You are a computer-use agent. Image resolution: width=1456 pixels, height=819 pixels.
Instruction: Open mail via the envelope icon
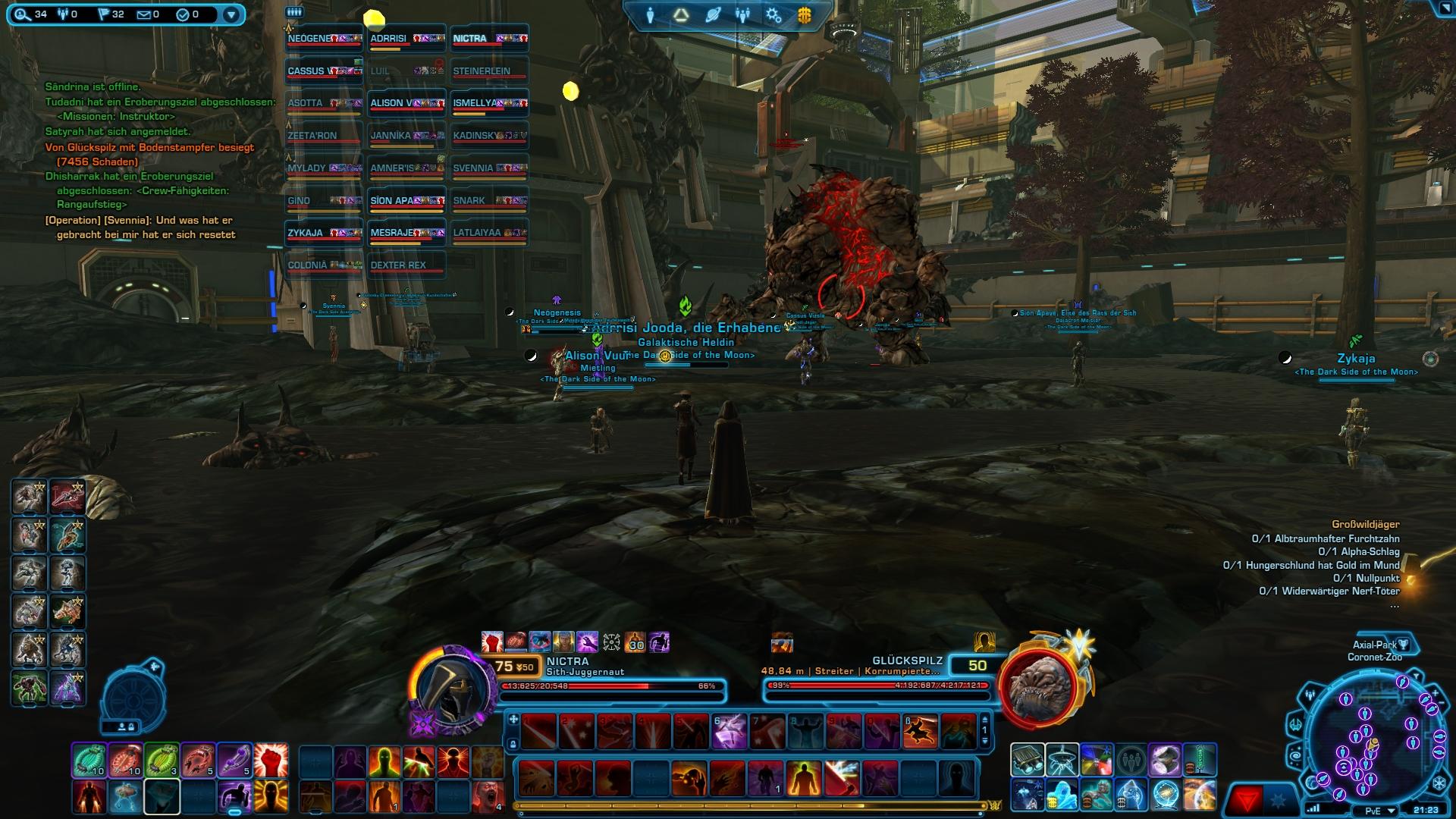pyautogui.click(x=143, y=13)
